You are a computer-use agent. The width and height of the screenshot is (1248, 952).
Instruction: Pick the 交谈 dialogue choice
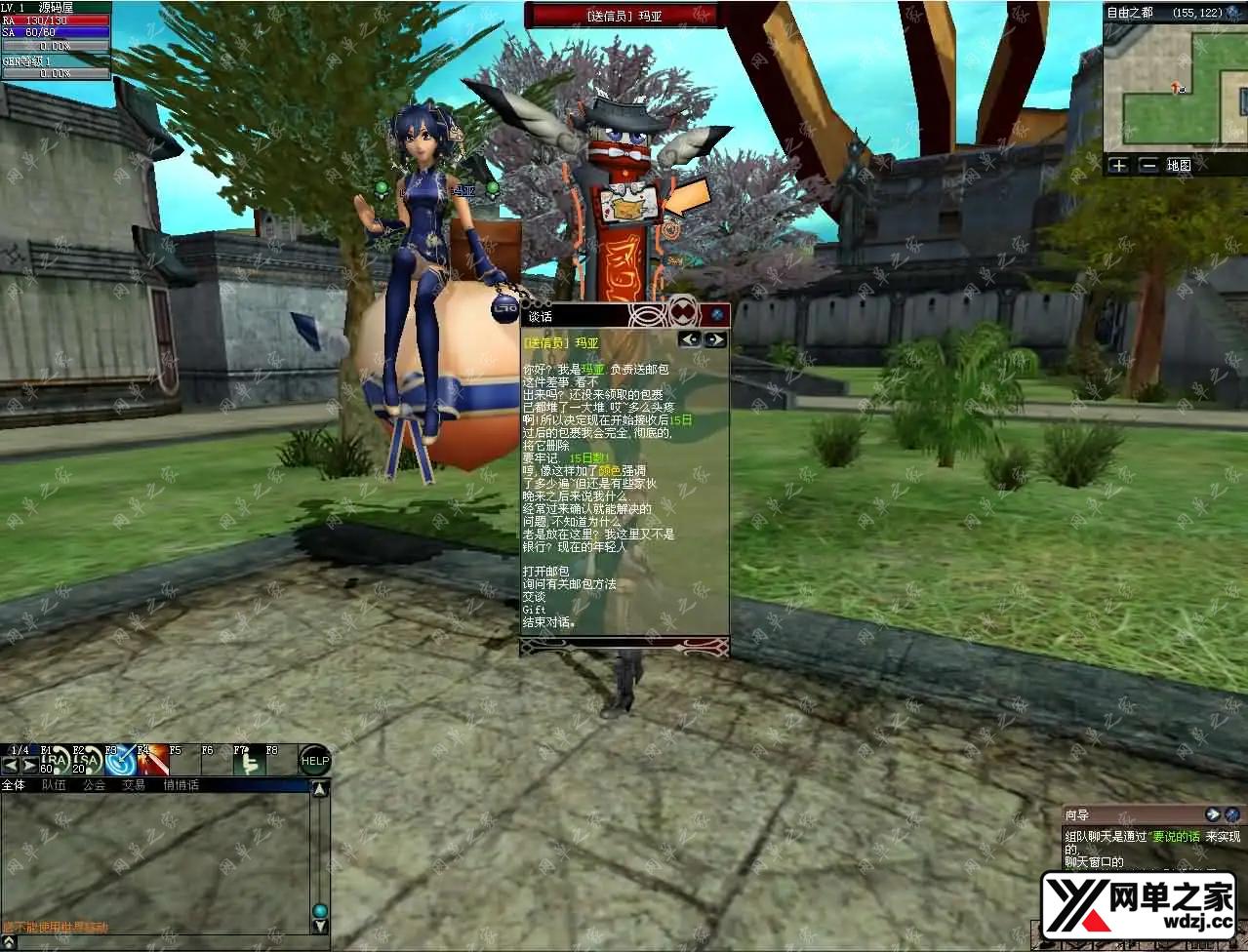(x=534, y=596)
